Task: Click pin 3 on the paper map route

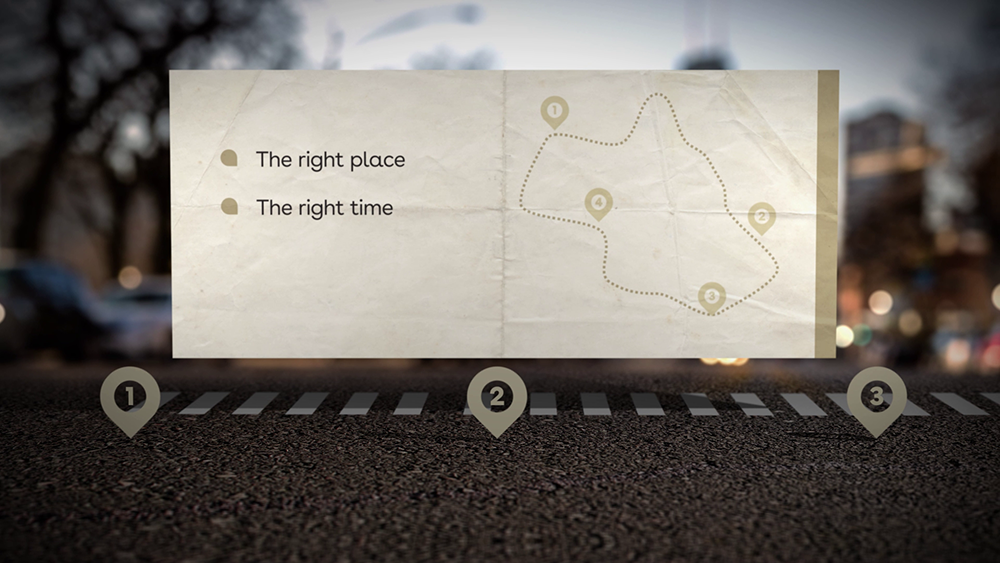Action: [711, 296]
